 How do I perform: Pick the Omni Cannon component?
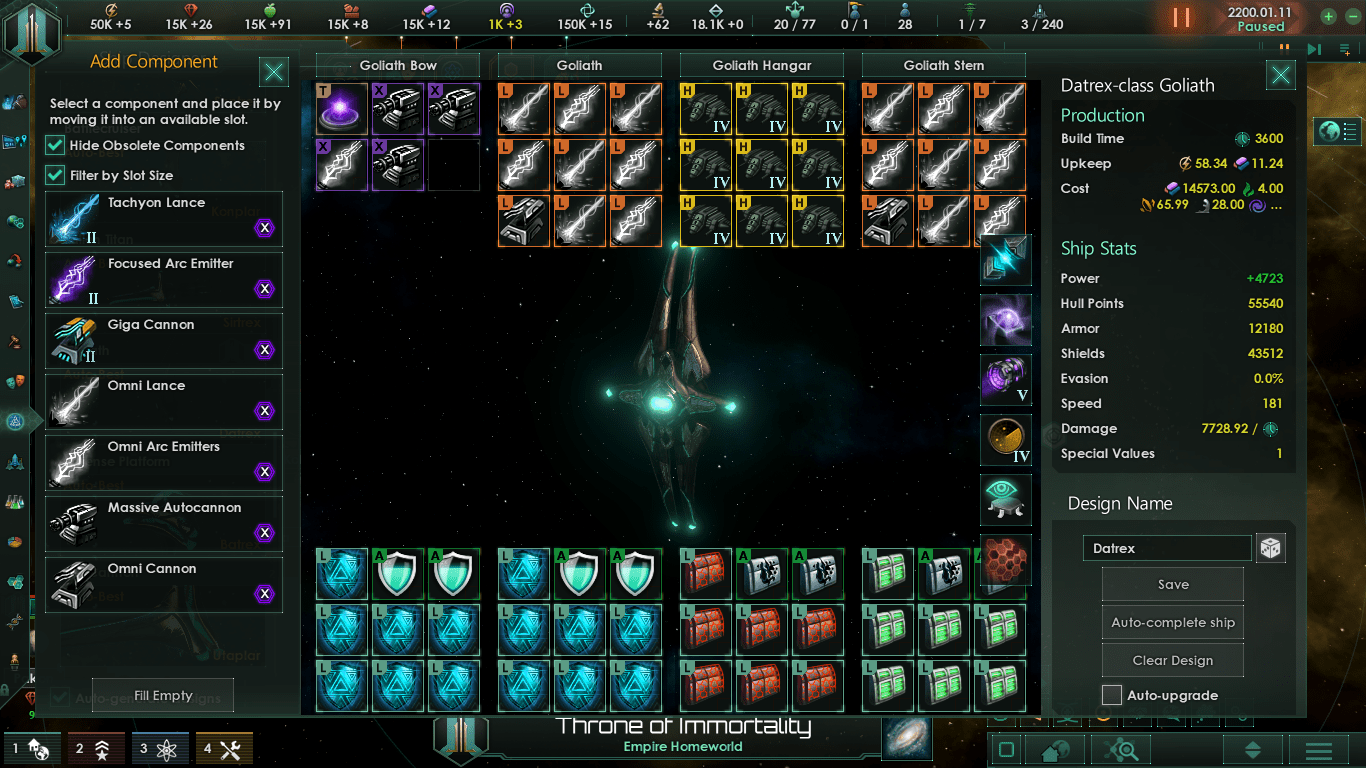(164, 584)
